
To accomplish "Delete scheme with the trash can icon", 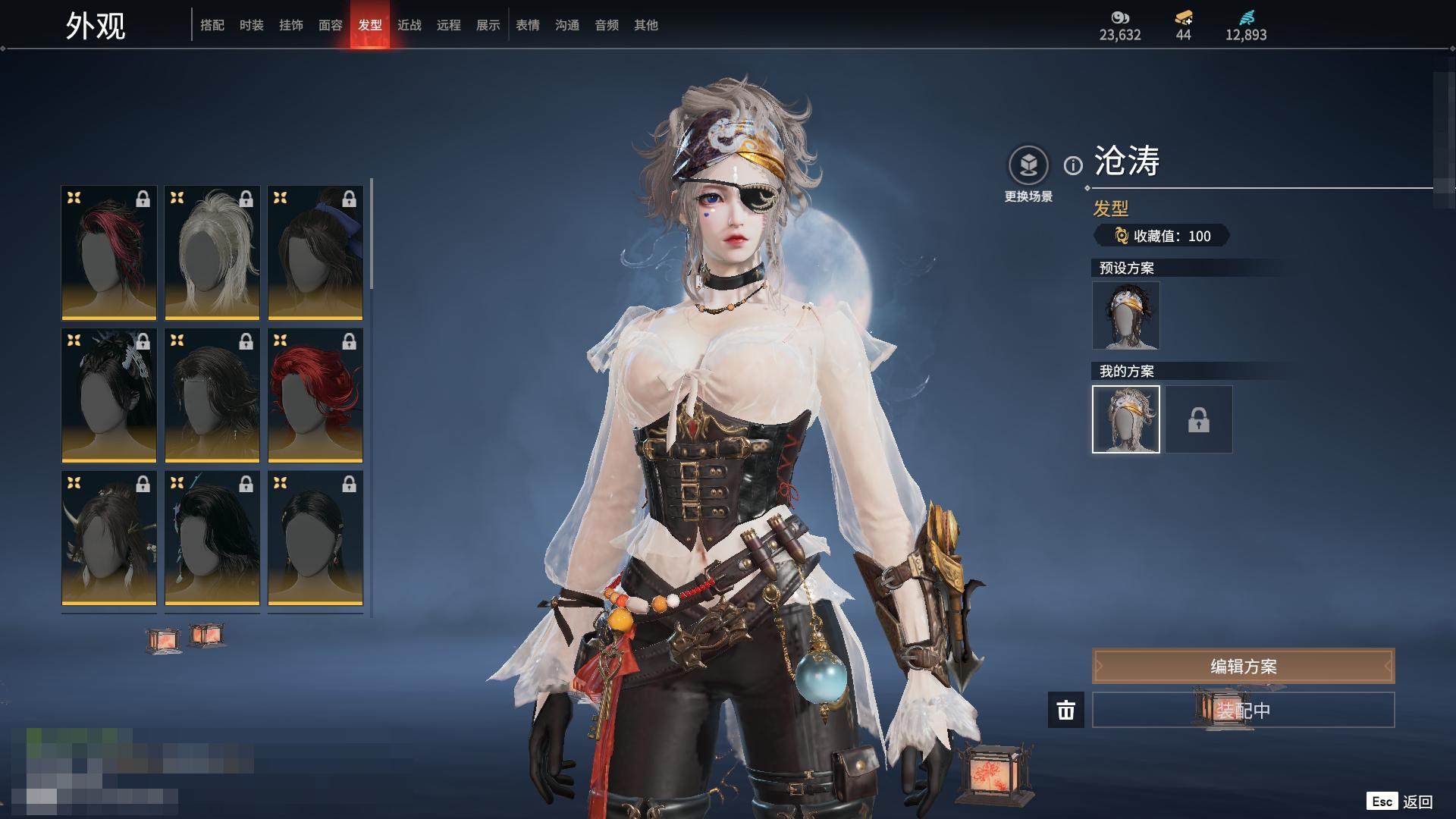I will 1066,710.
